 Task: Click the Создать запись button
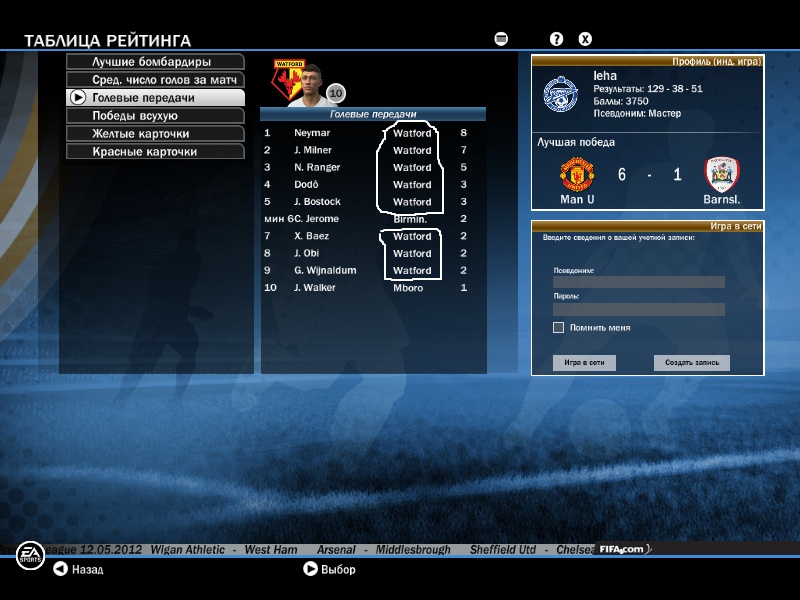coord(692,363)
